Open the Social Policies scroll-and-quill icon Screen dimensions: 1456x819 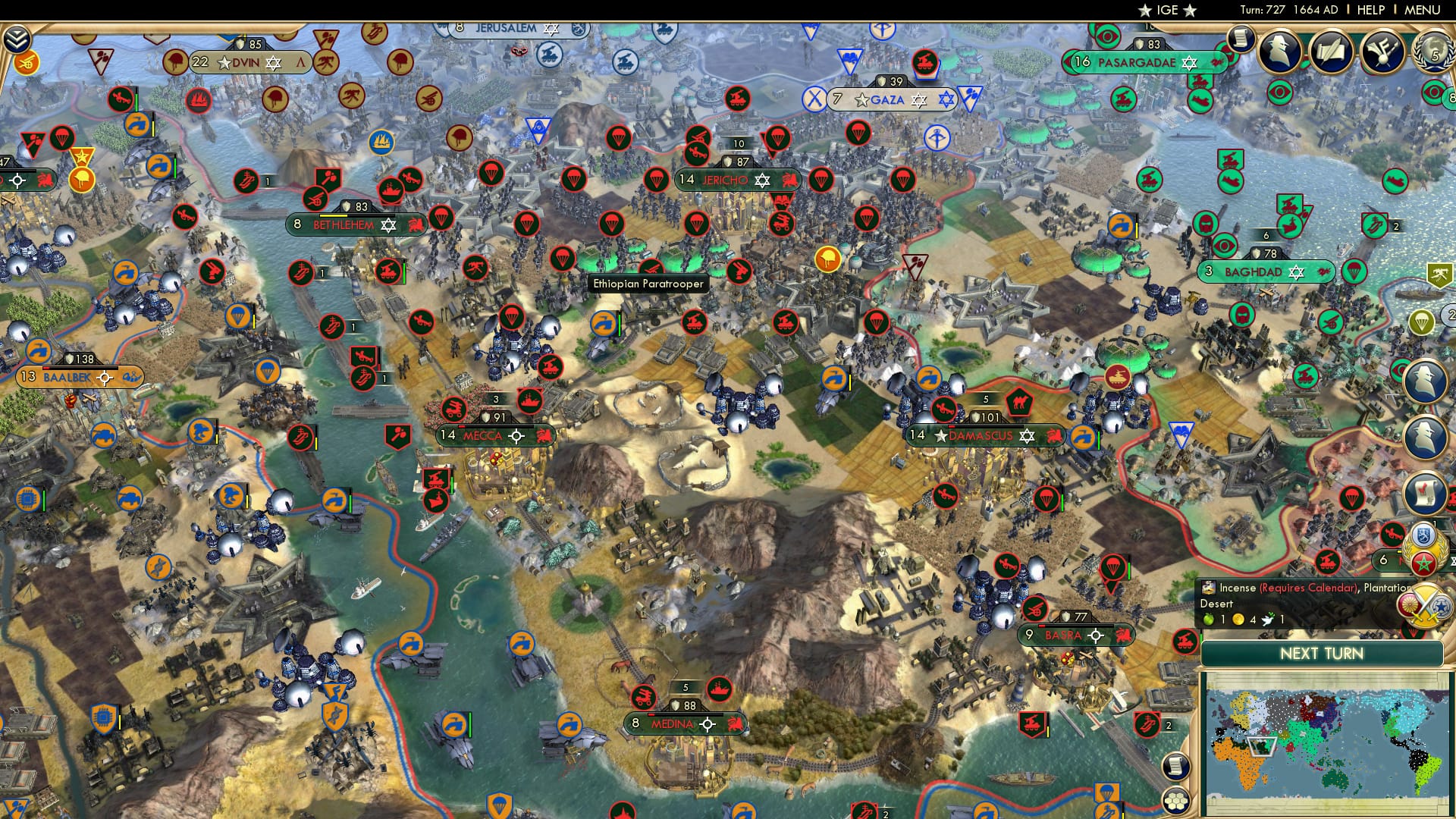tap(1331, 50)
